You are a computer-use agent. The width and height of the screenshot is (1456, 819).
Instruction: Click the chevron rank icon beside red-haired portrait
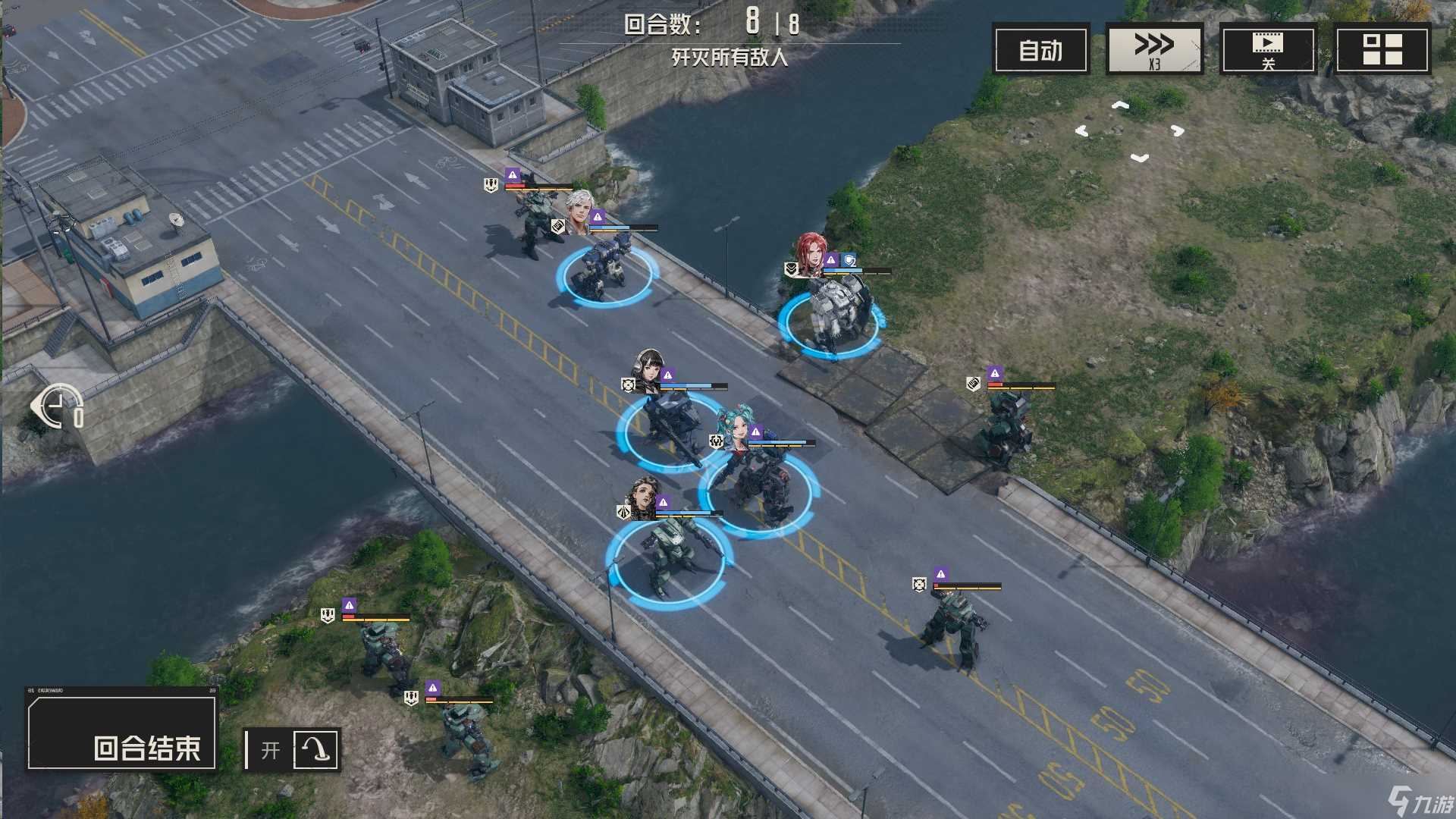pyautogui.click(x=791, y=270)
